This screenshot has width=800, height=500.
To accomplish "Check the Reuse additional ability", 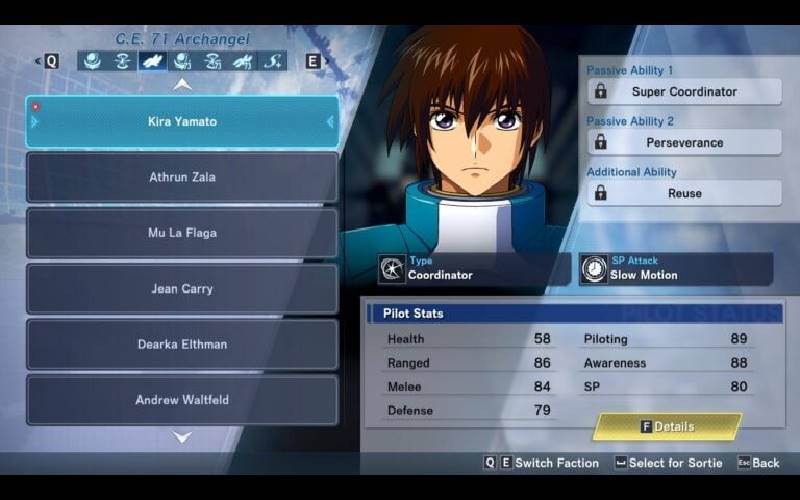I will click(684, 193).
